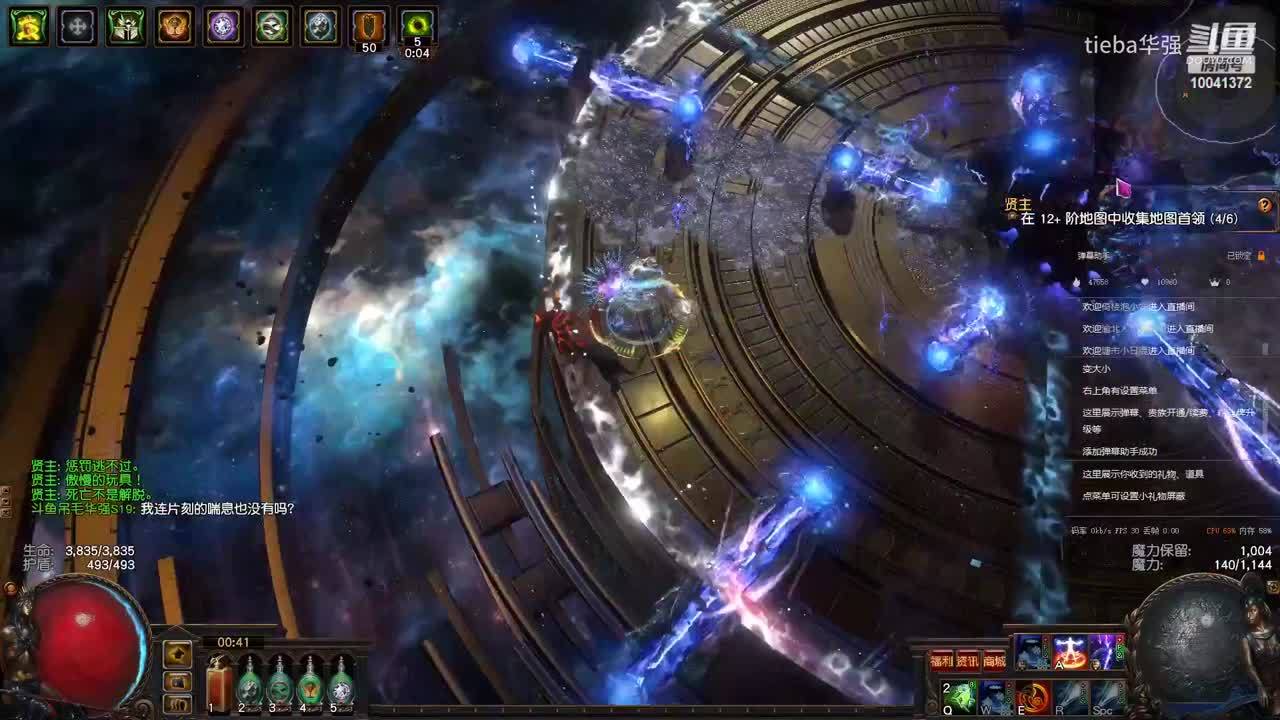Activate the glowing figure skill bound to A
Image resolution: width=1280 pixels, height=720 pixels.
1070,652
